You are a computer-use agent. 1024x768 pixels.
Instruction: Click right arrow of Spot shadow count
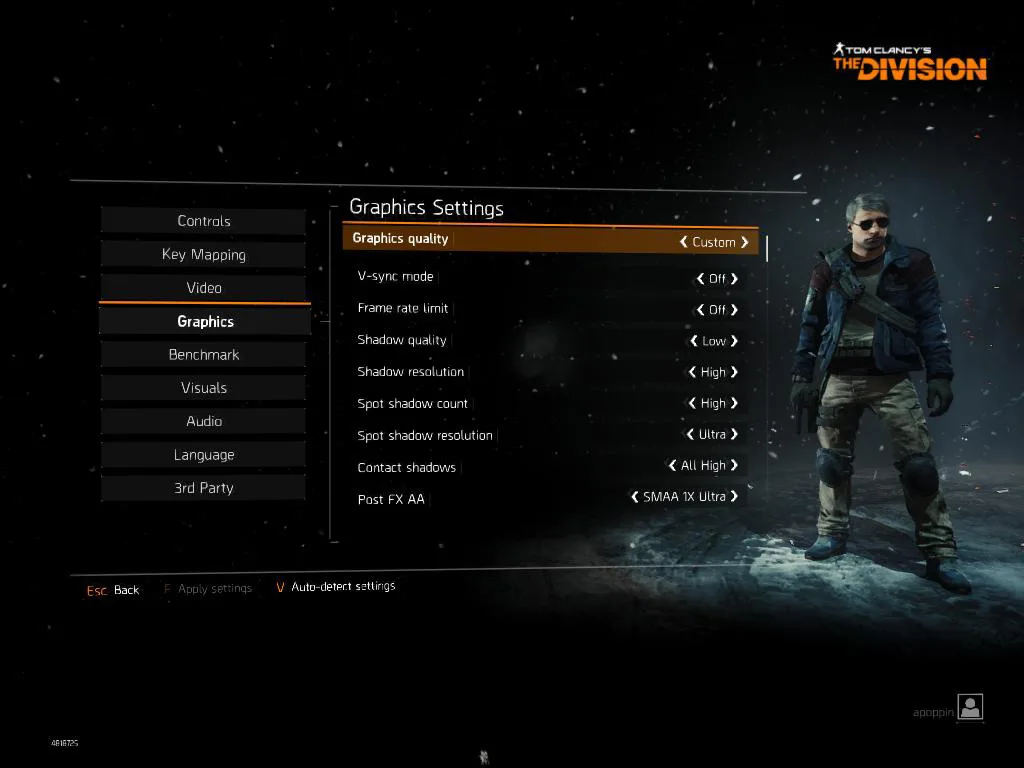[x=735, y=404]
